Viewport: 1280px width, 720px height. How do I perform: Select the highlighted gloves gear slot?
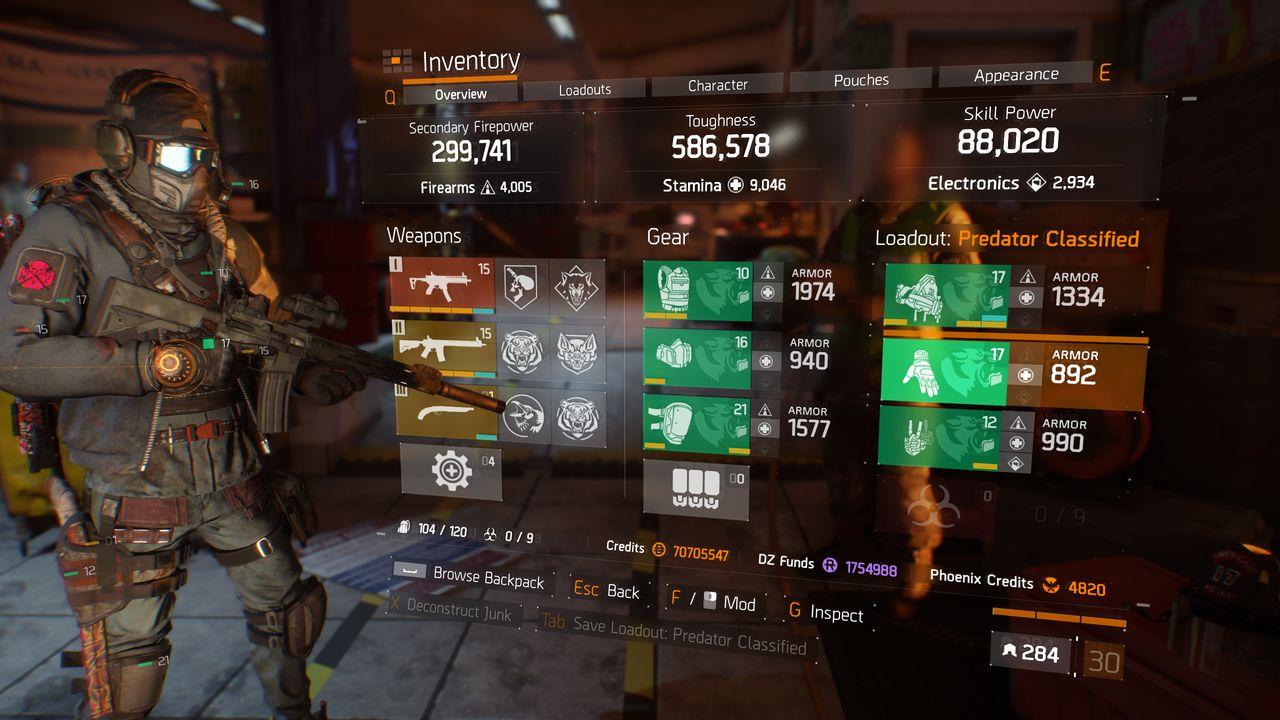pos(946,373)
